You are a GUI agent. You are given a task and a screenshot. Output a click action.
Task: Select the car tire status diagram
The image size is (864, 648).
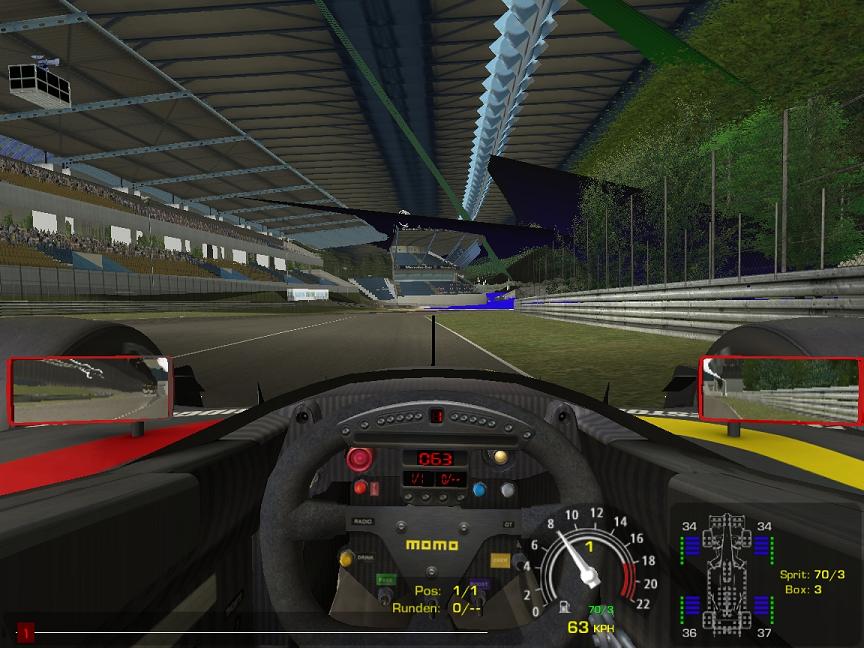pos(727,576)
